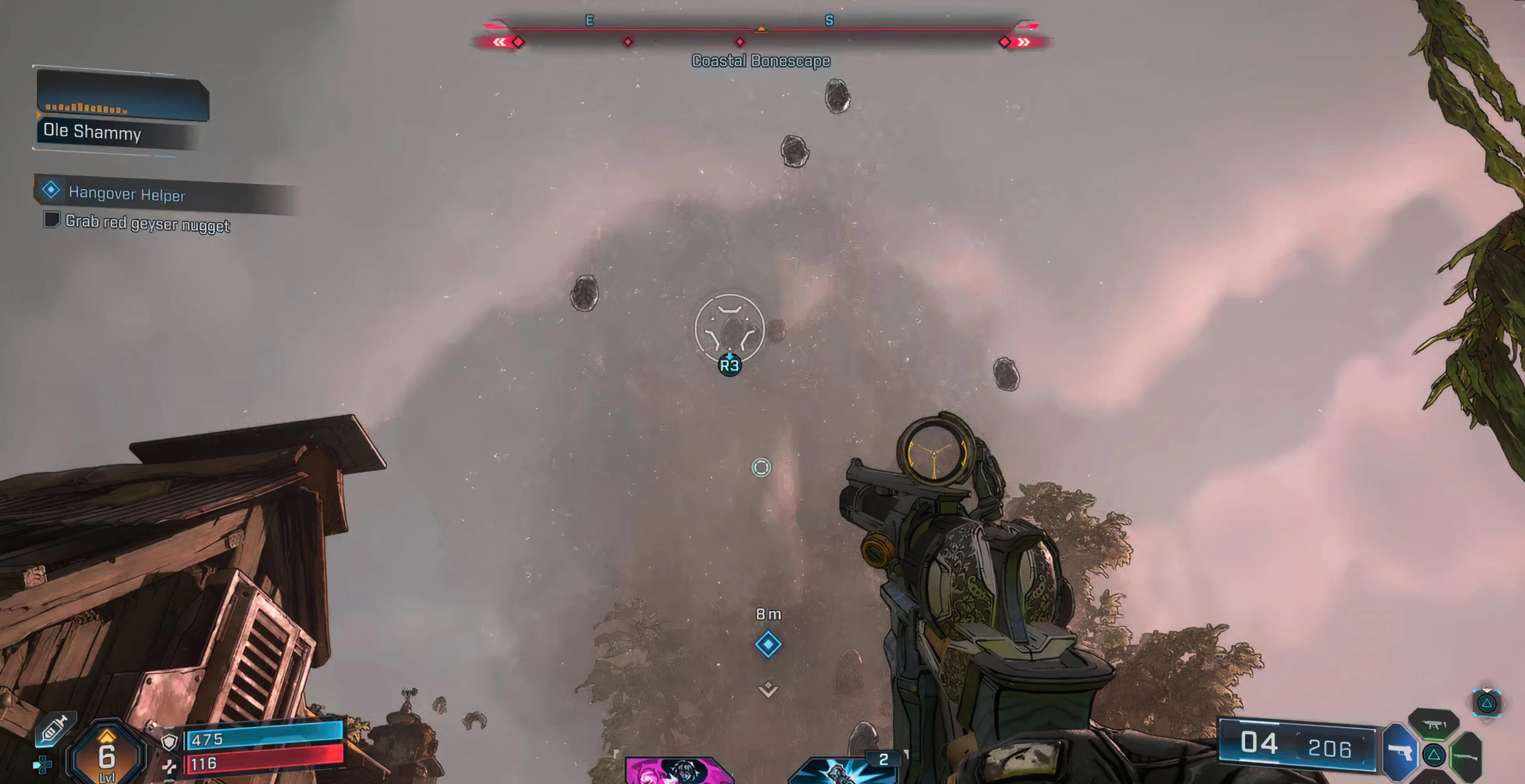The height and width of the screenshot is (784, 1525).
Task: Activate the pink action skill icon
Action: point(678,771)
